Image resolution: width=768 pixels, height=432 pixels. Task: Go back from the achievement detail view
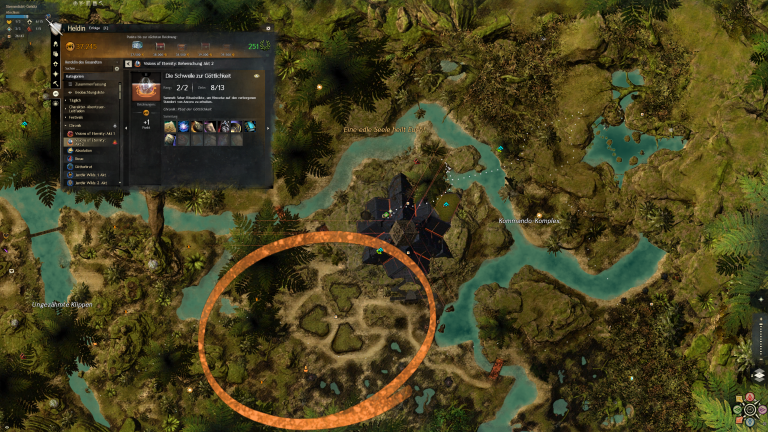tap(129, 63)
